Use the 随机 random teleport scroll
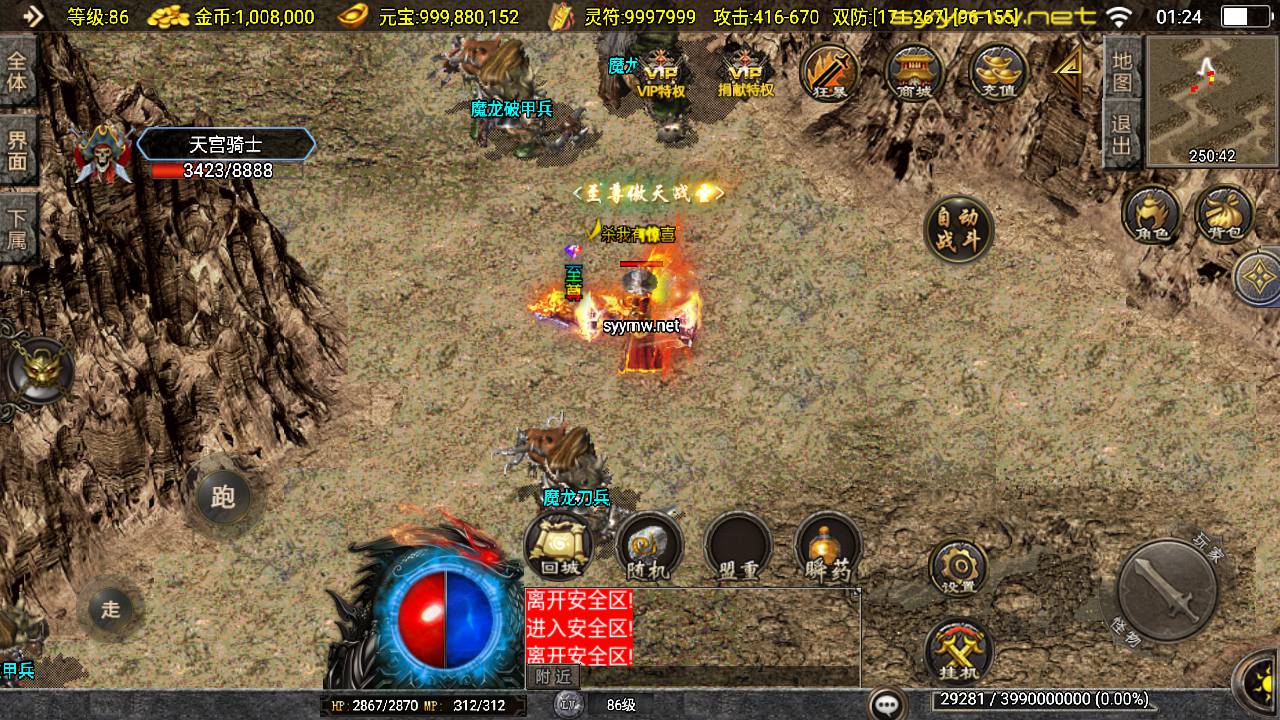This screenshot has width=1280, height=720. pos(649,547)
